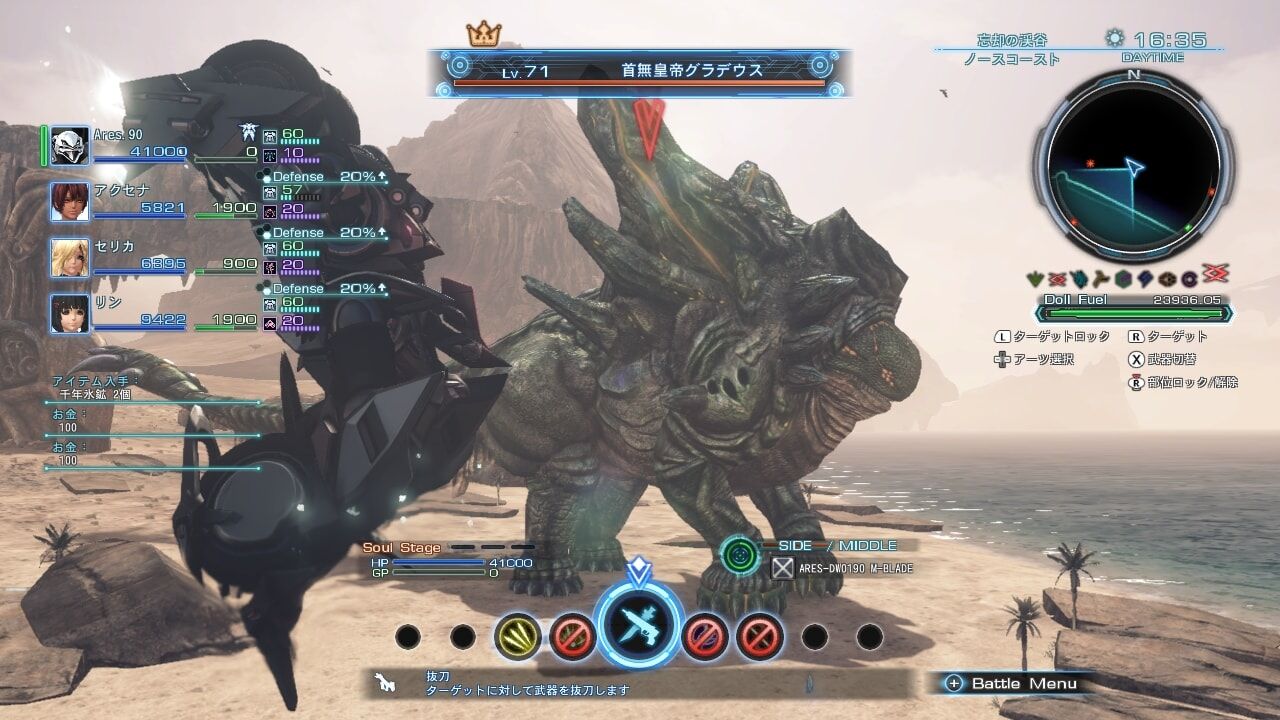Click the red crossed-out icon beside the minimap icons
The image size is (1280, 720).
point(1214,274)
